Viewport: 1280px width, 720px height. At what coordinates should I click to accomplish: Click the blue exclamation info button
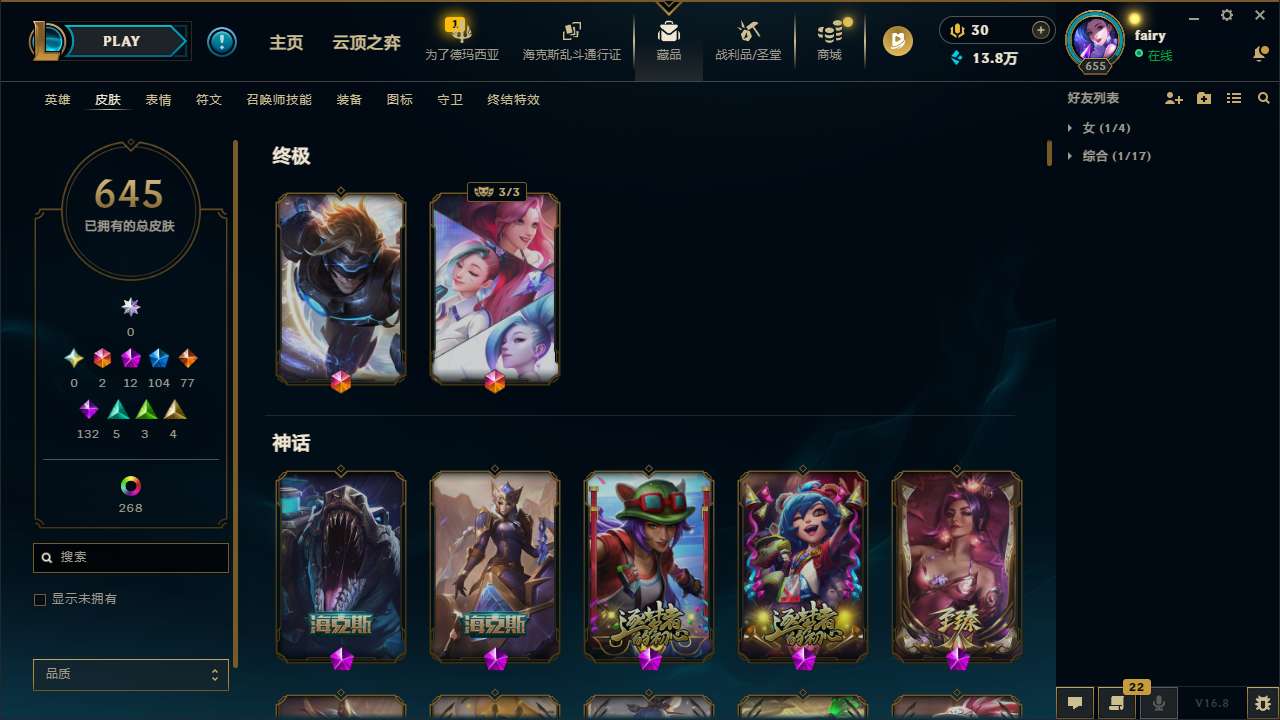click(x=222, y=41)
